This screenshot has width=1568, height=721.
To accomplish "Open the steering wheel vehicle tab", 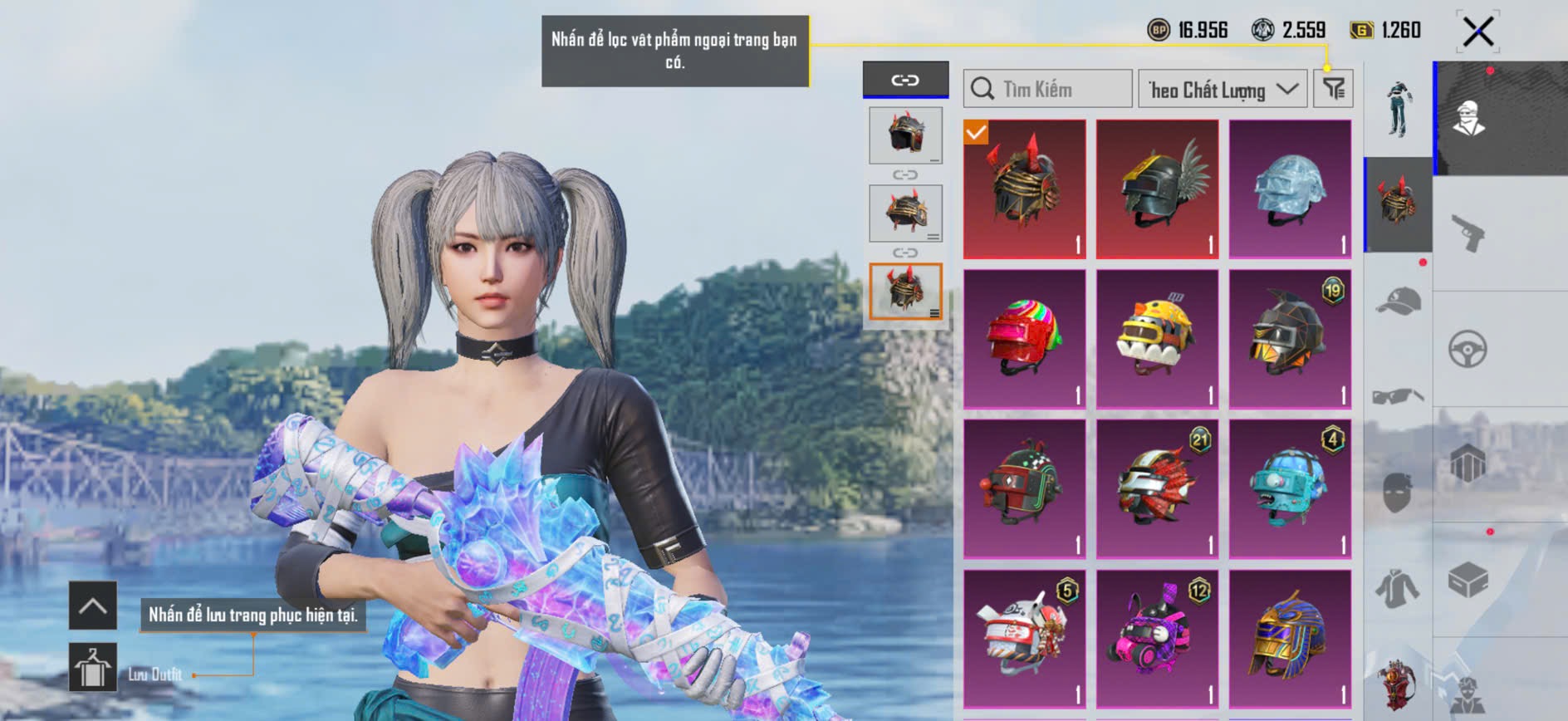I will tap(1468, 349).
